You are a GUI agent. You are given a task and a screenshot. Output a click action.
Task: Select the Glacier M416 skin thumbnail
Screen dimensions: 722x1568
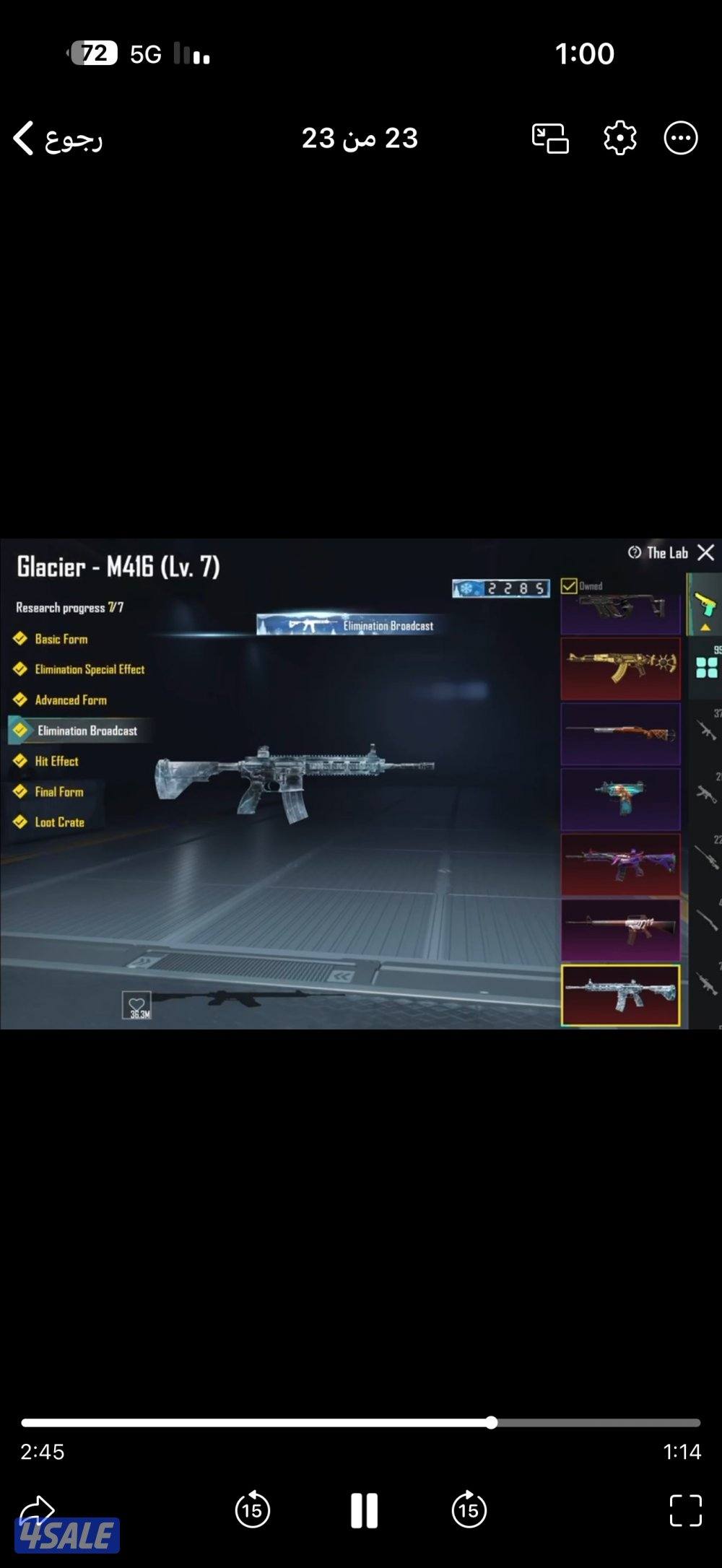620,996
